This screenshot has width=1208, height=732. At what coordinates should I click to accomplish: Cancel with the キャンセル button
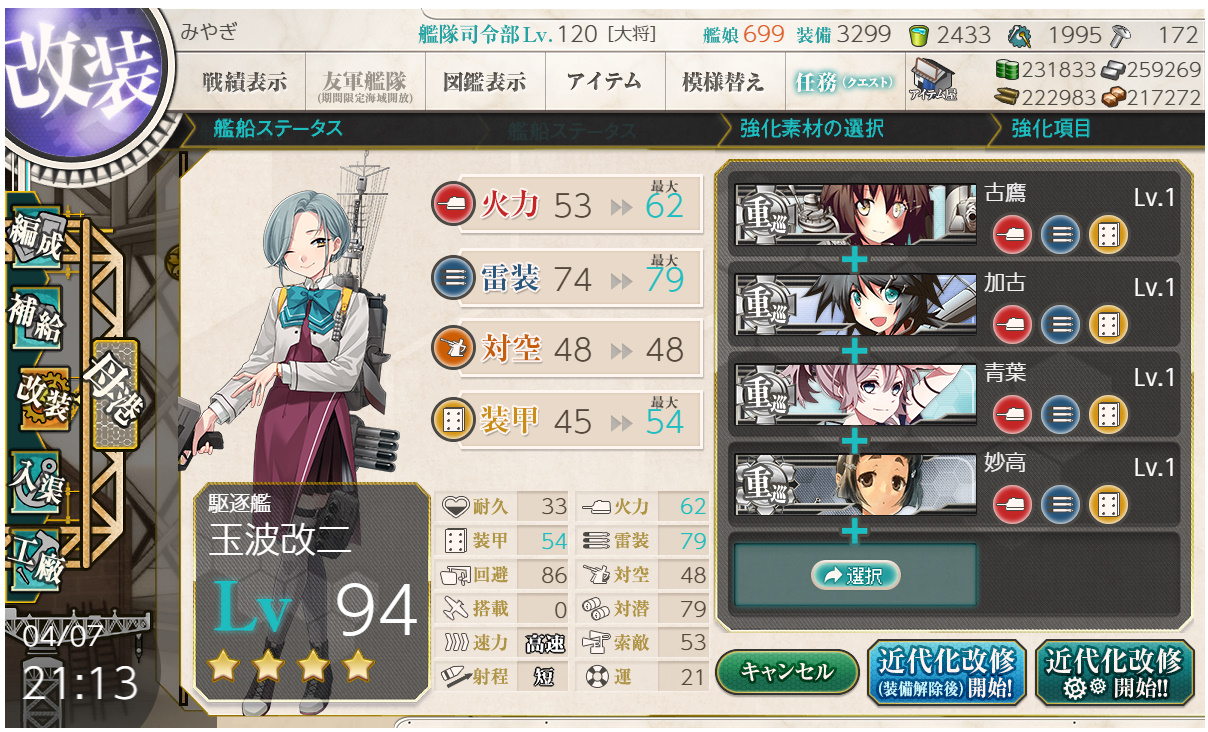pyautogui.click(x=787, y=672)
